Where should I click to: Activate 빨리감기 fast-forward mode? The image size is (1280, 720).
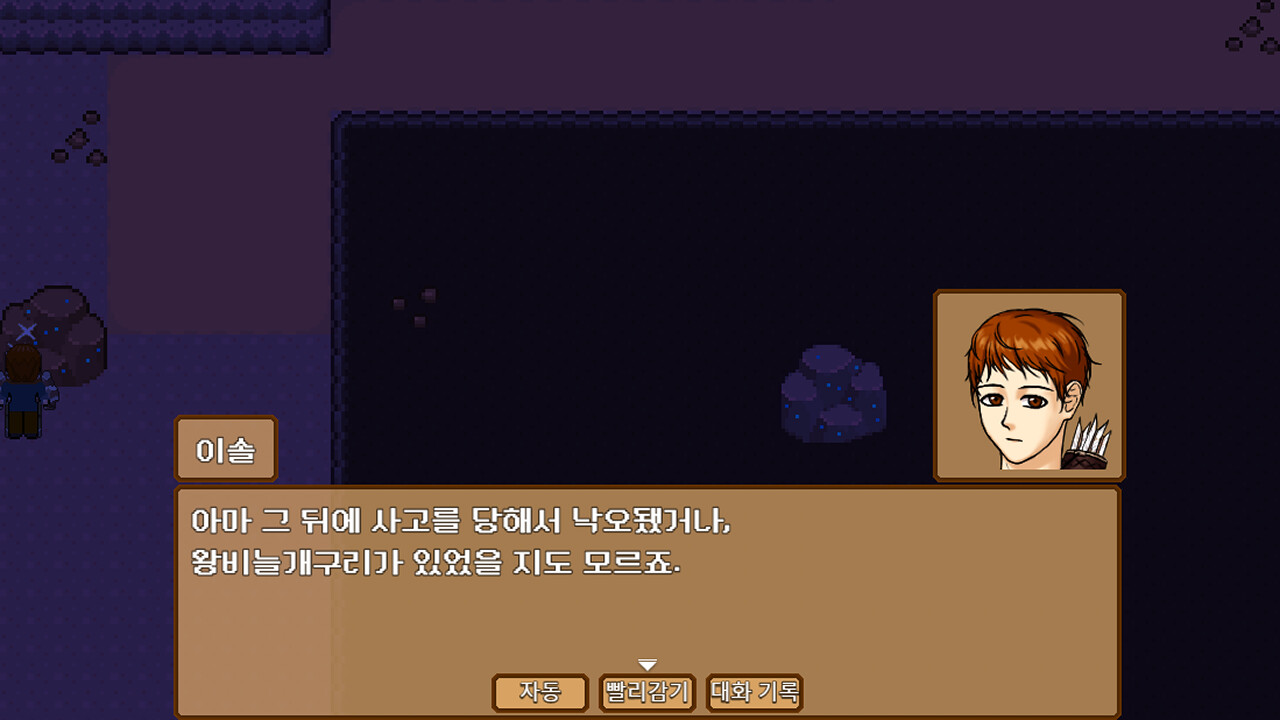point(645,692)
